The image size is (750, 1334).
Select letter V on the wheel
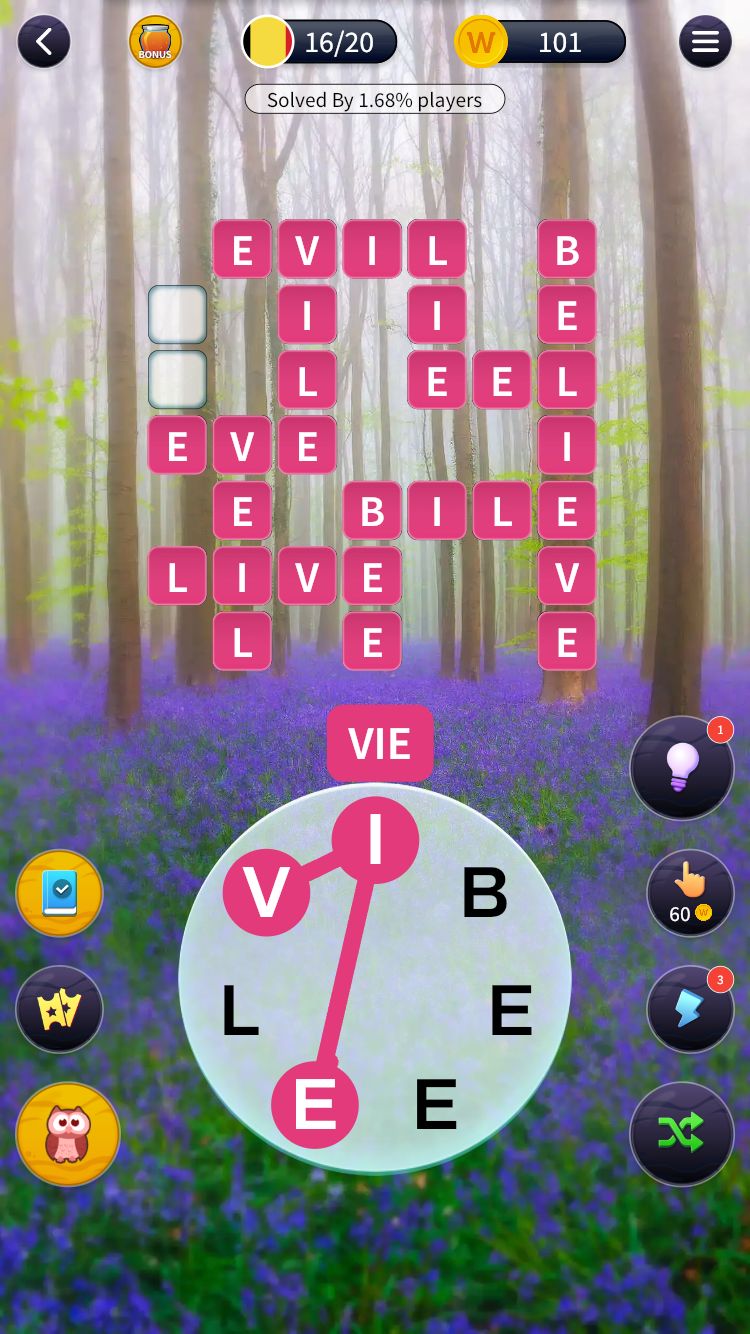pyautogui.click(x=266, y=893)
